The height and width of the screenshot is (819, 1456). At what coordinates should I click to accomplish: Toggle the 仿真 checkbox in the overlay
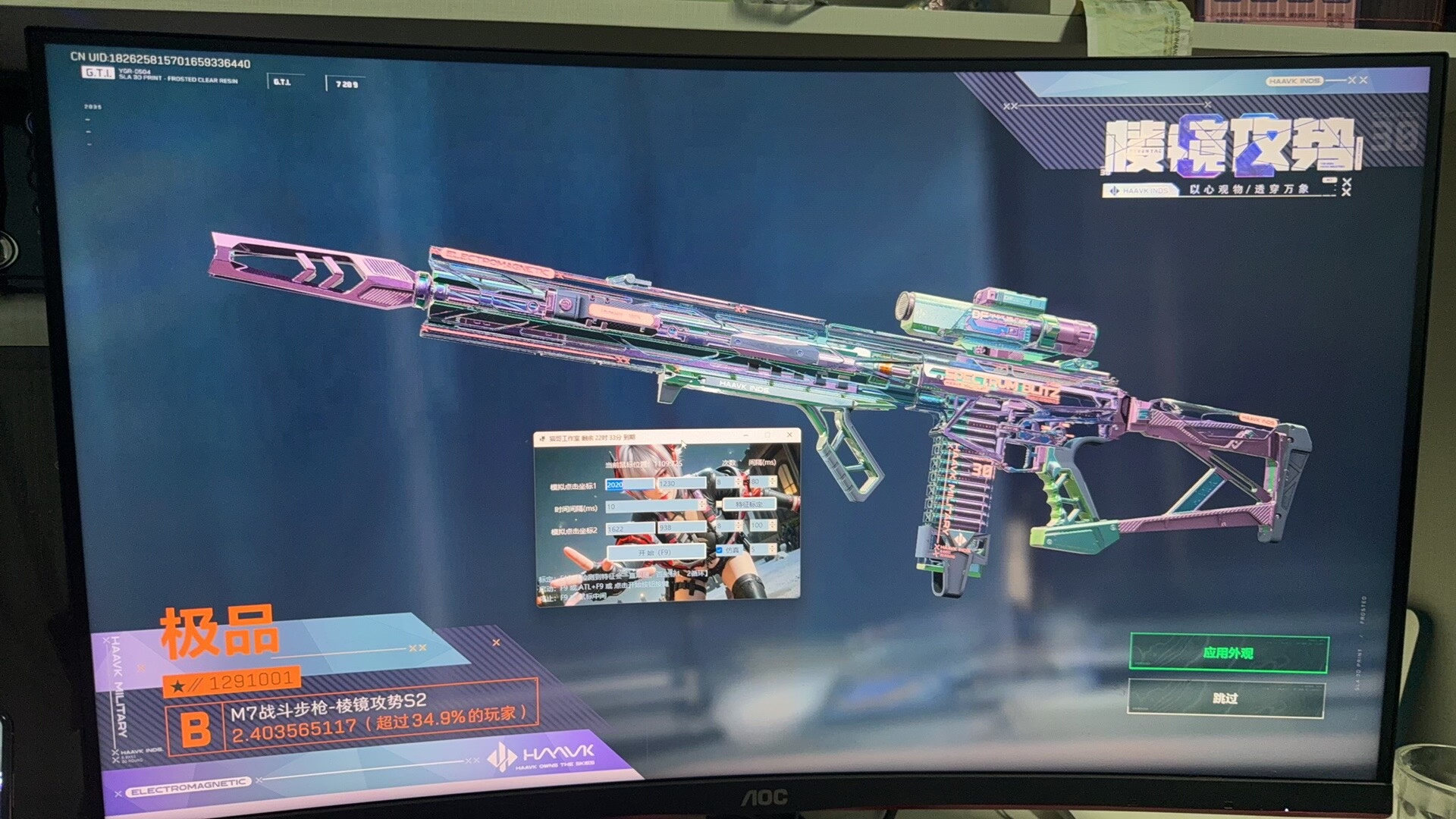point(719,551)
